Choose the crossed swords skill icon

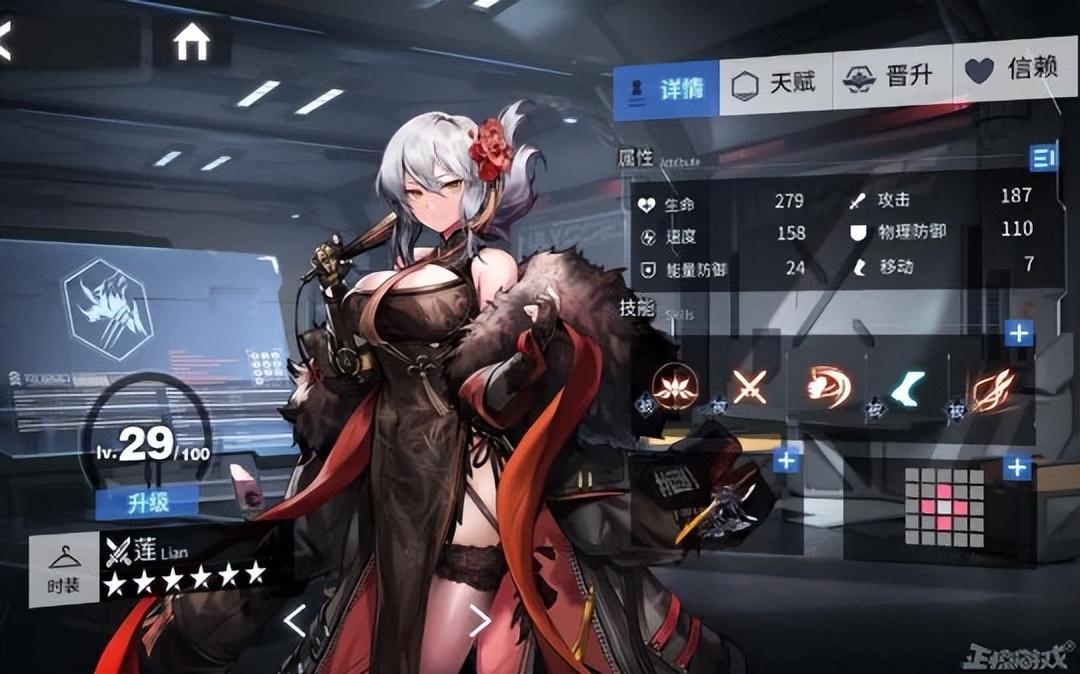(x=749, y=386)
